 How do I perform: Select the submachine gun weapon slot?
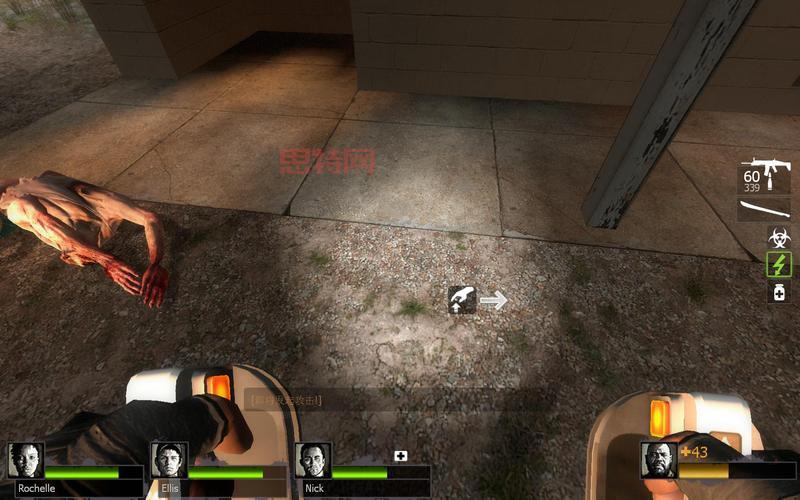[765, 176]
